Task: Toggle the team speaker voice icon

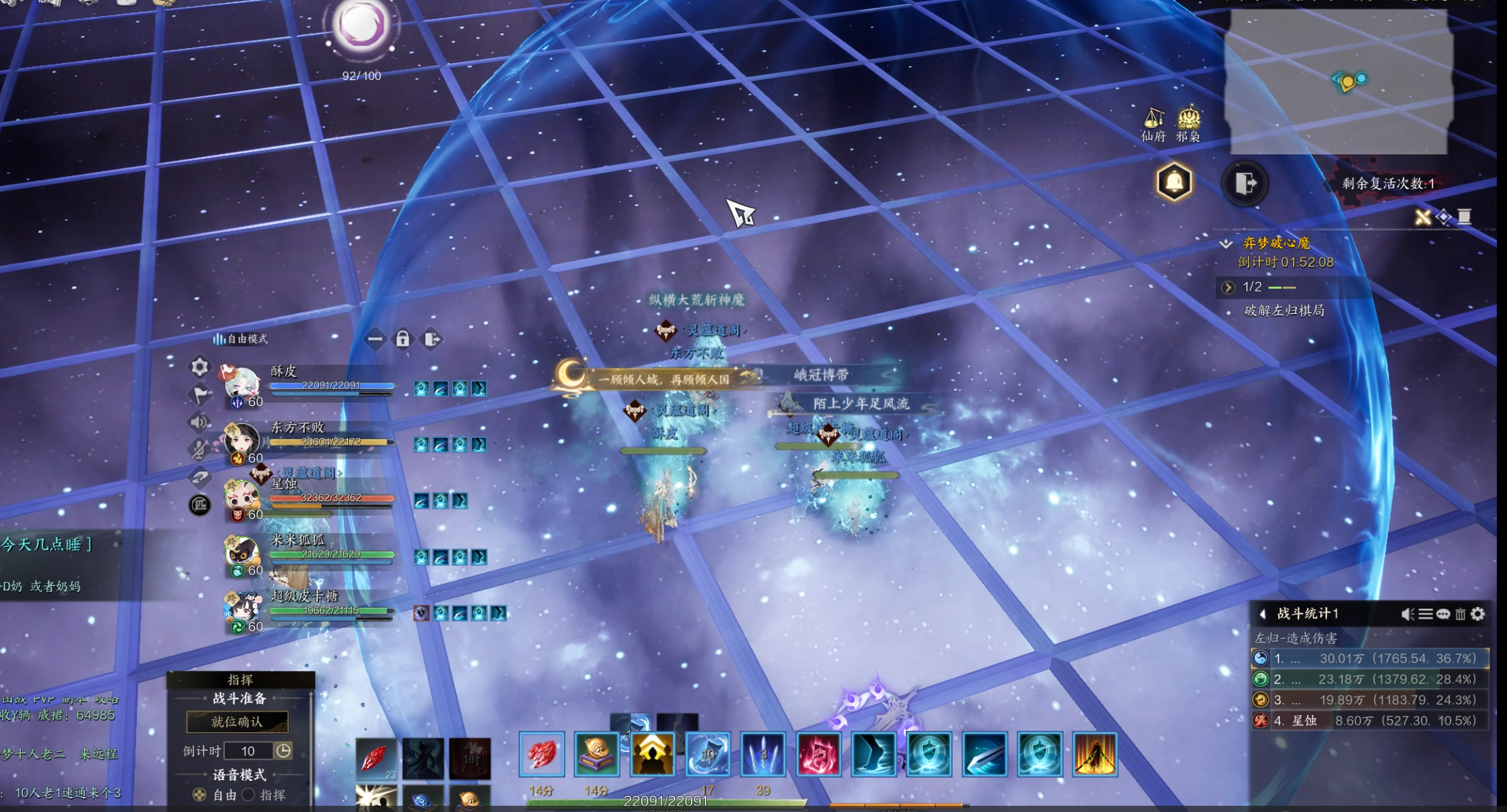Action: click(x=200, y=422)
